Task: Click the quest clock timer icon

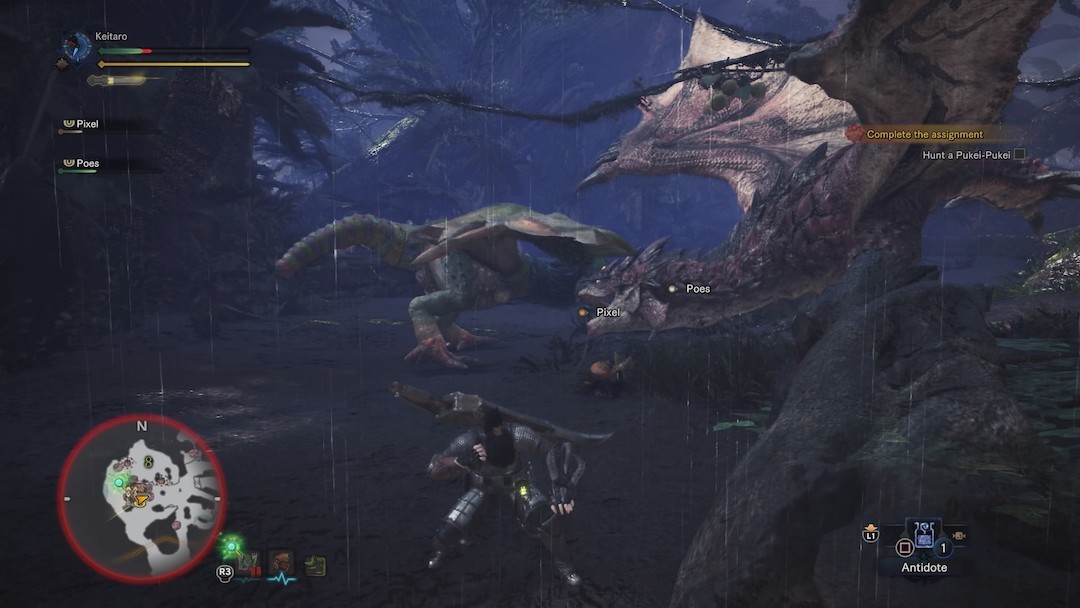Action: click(75, 46)
